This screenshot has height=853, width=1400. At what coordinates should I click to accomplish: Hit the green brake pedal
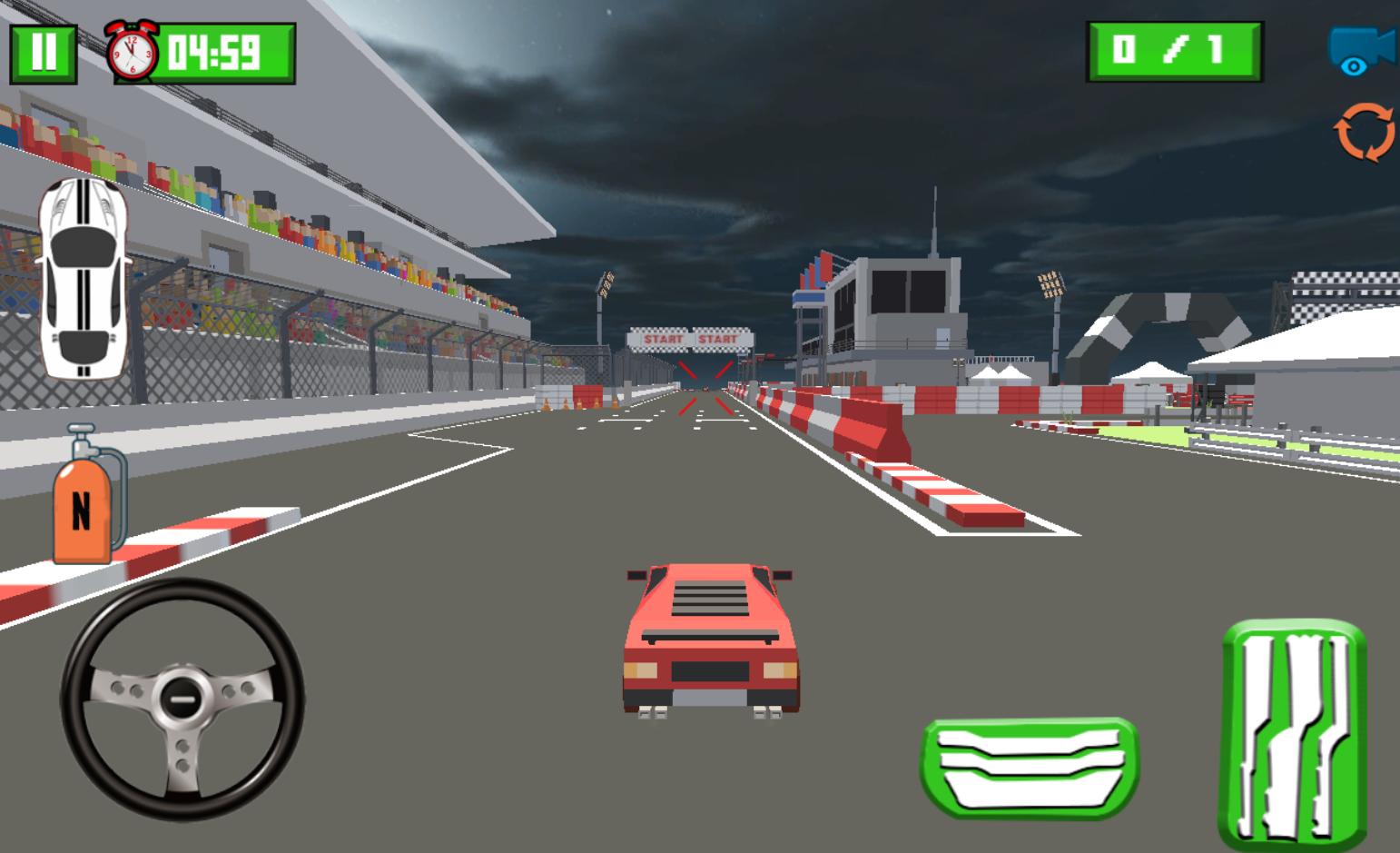tap(1030, 766)
